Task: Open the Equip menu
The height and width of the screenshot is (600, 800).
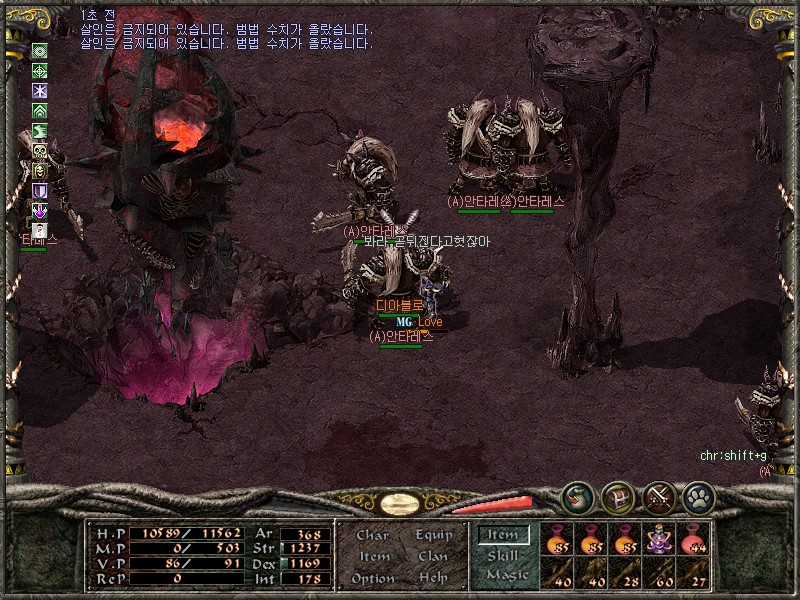Action: click(x=434, y=535)
